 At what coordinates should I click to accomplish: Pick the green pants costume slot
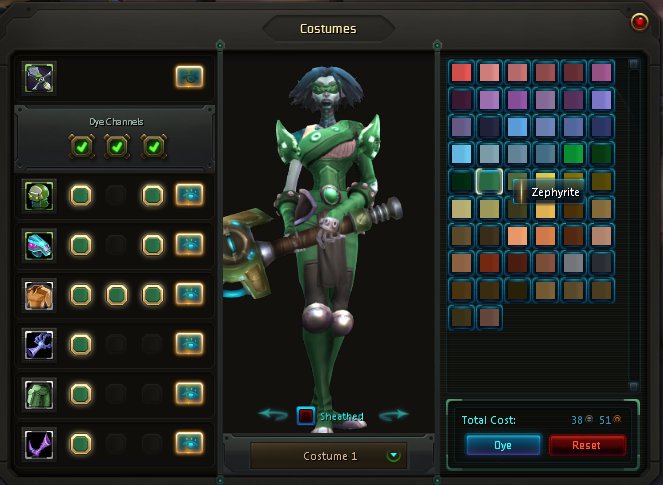[x=40, y=392]
